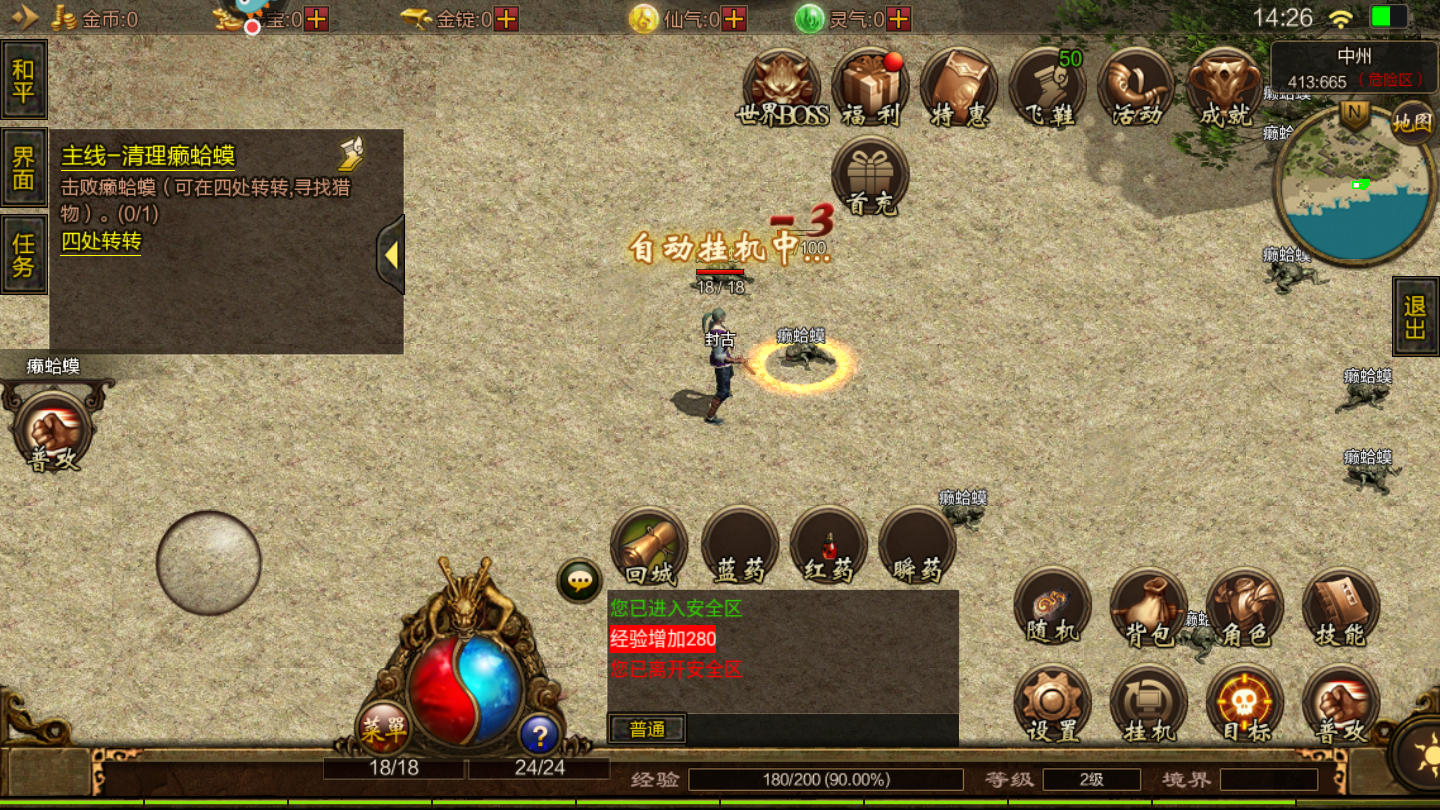Viewport: 1440px width, 810px height.
Task: Open the 特惠 offers icon
Action: coord(959,88)
